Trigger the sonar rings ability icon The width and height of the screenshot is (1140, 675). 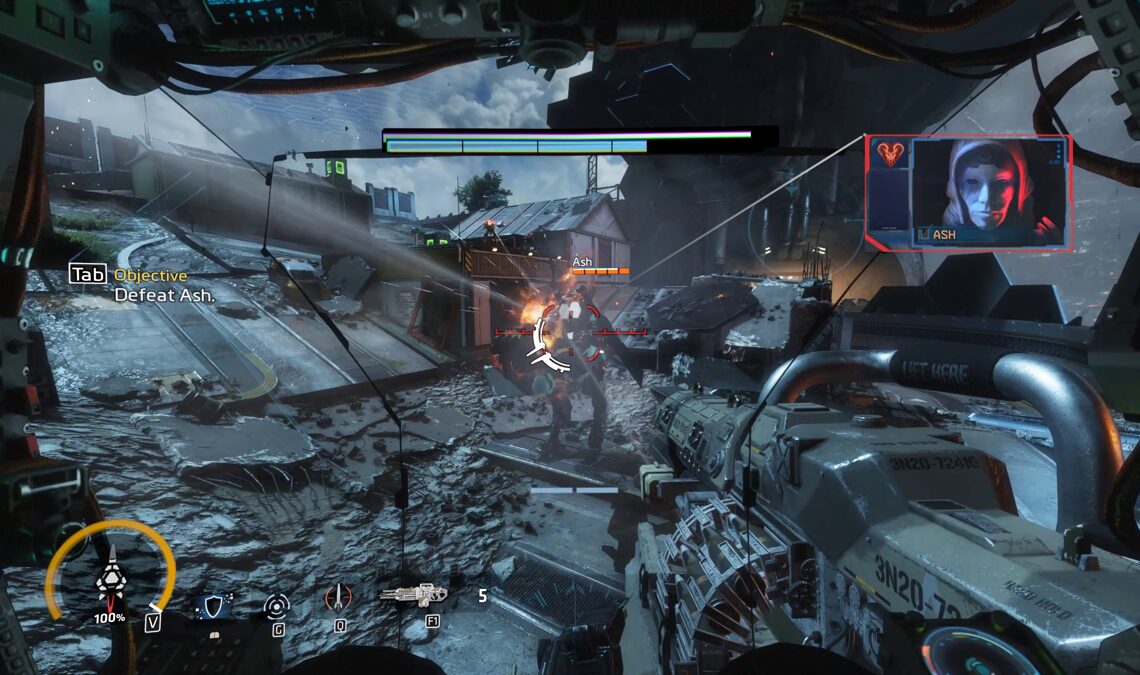click(277, 604)
